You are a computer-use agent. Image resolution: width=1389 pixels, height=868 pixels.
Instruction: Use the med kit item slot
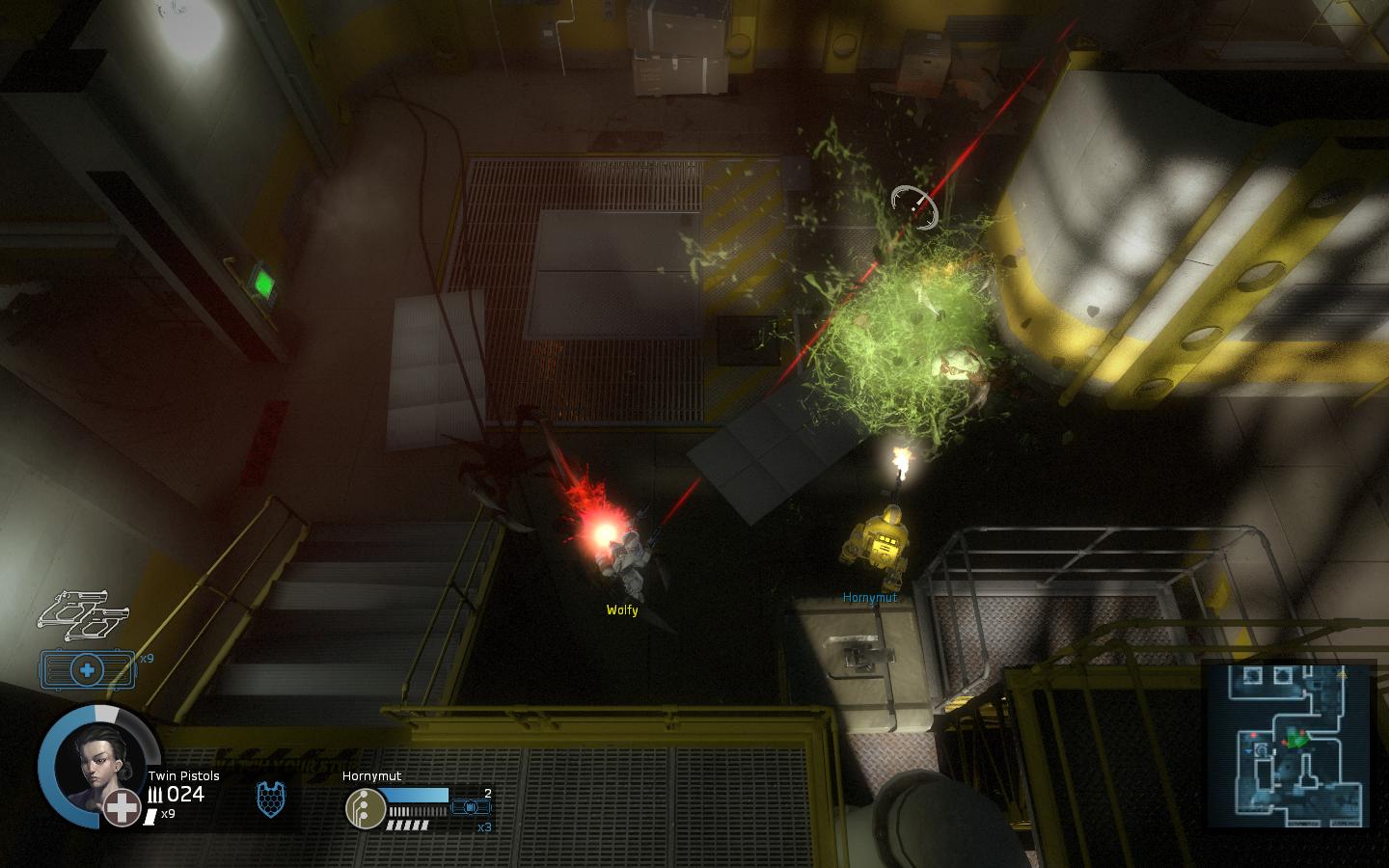point(87,668)
